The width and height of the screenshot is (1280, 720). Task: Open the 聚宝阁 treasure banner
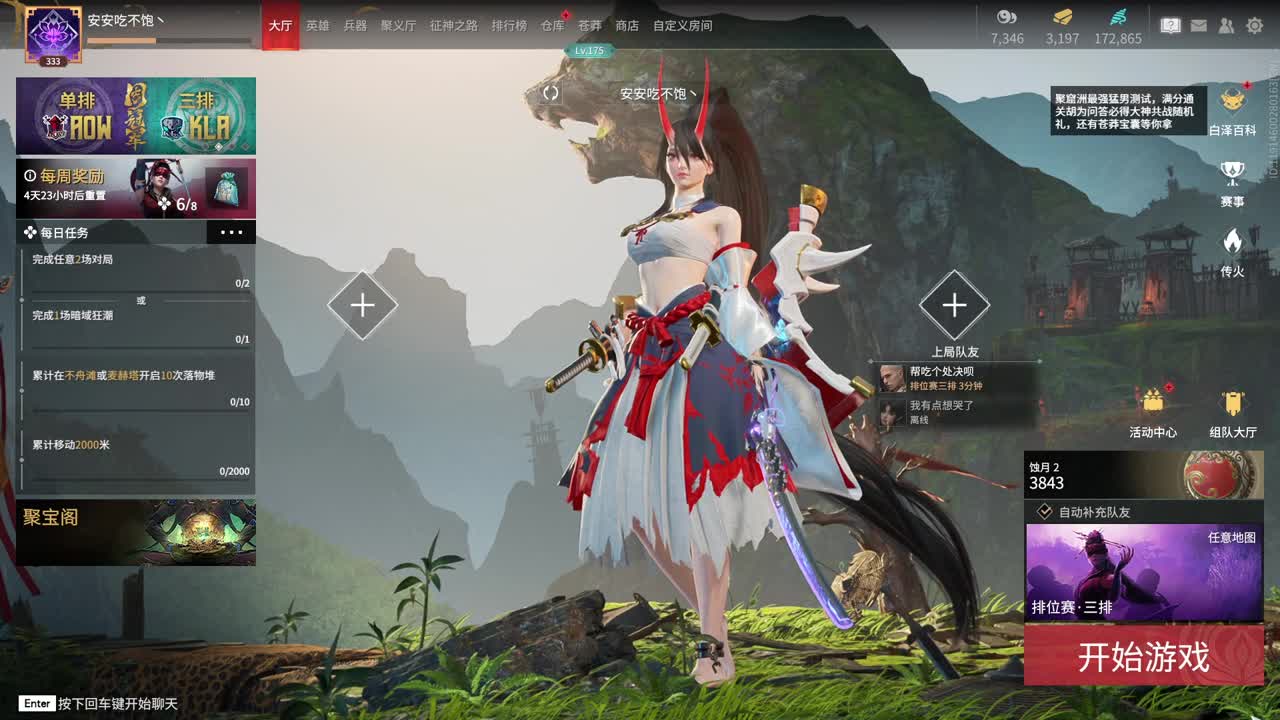(136, 532)
